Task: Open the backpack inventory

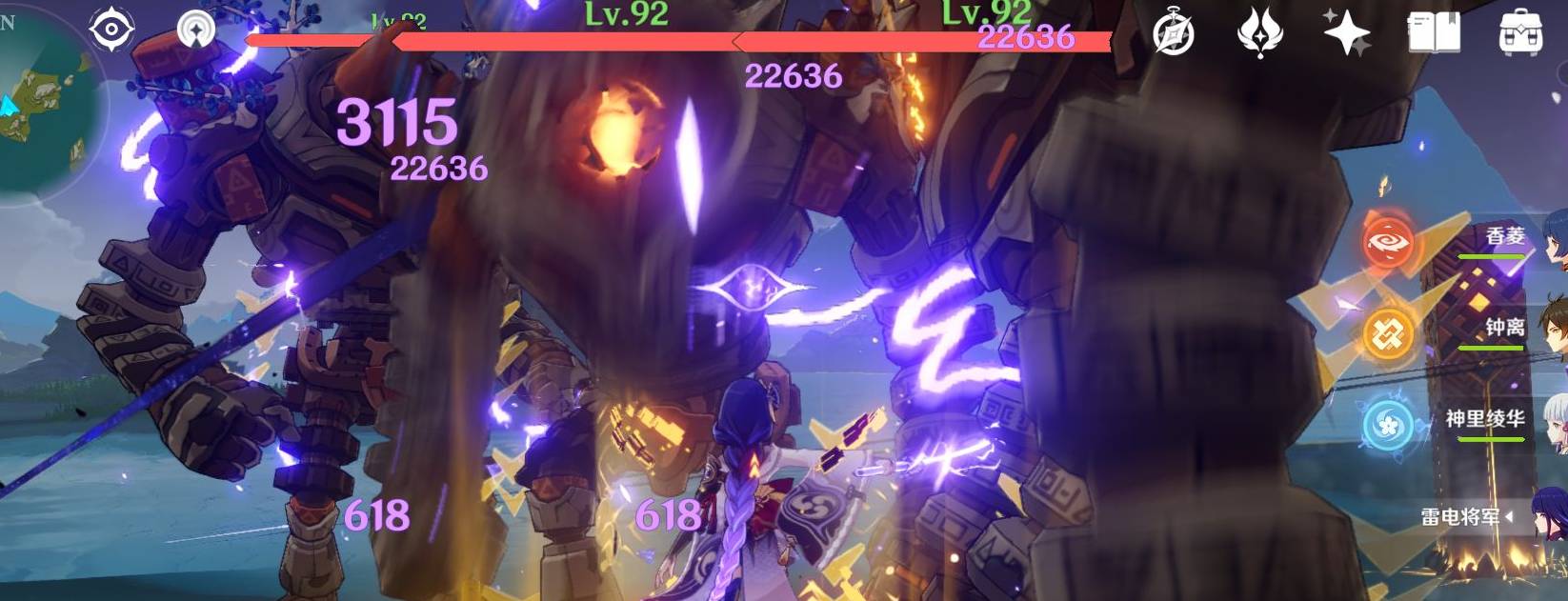Action: click(1521, 34)
